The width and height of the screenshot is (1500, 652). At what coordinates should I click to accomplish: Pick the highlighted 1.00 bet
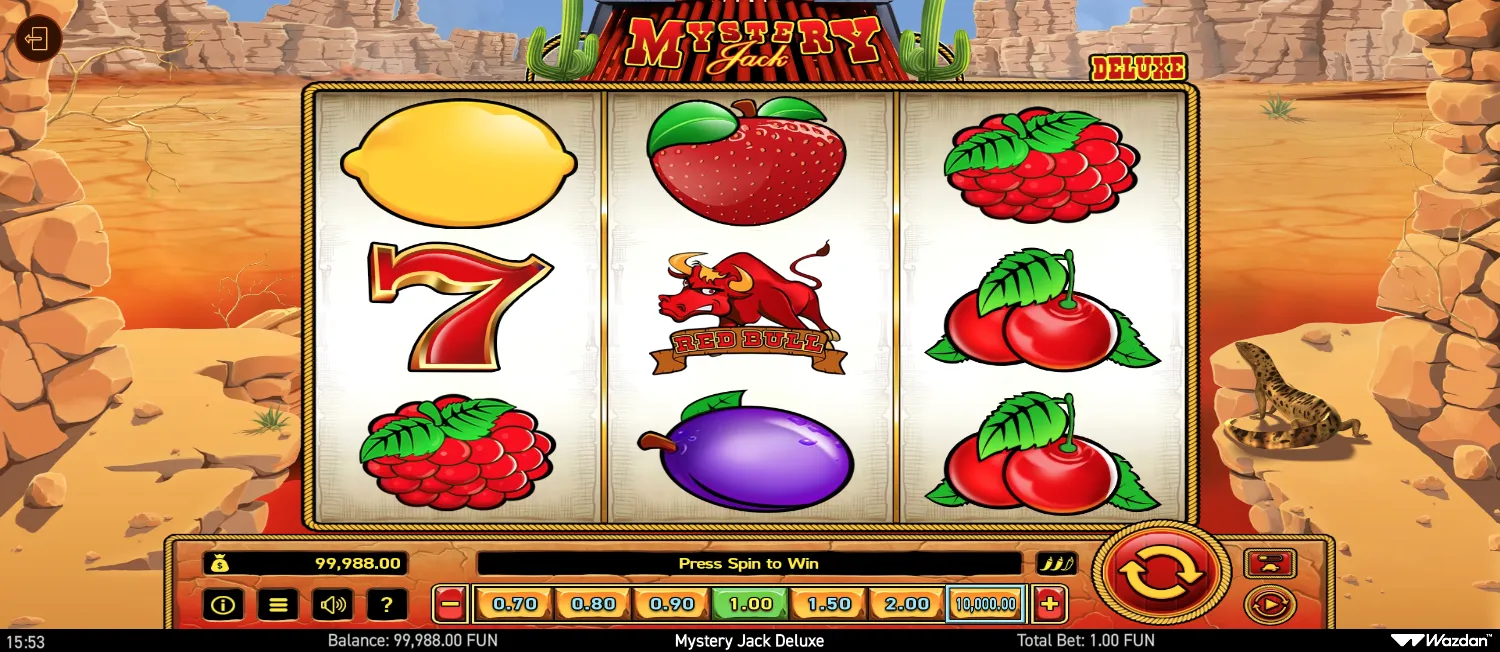click(x=750, y=604)
